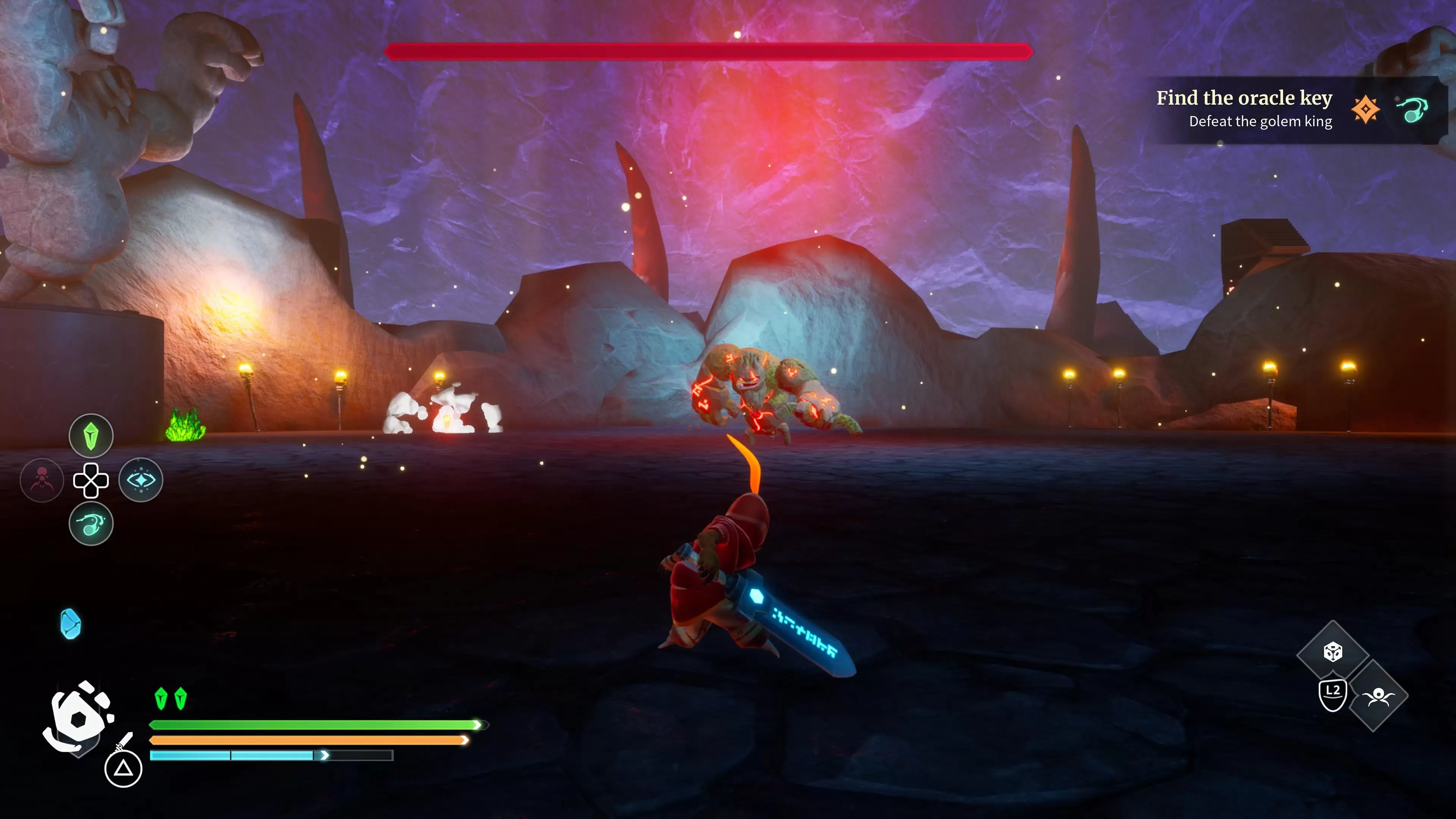Select the teal orb spirit ability
Viewport: 1456px width, 819px height.
coord(91,524)
